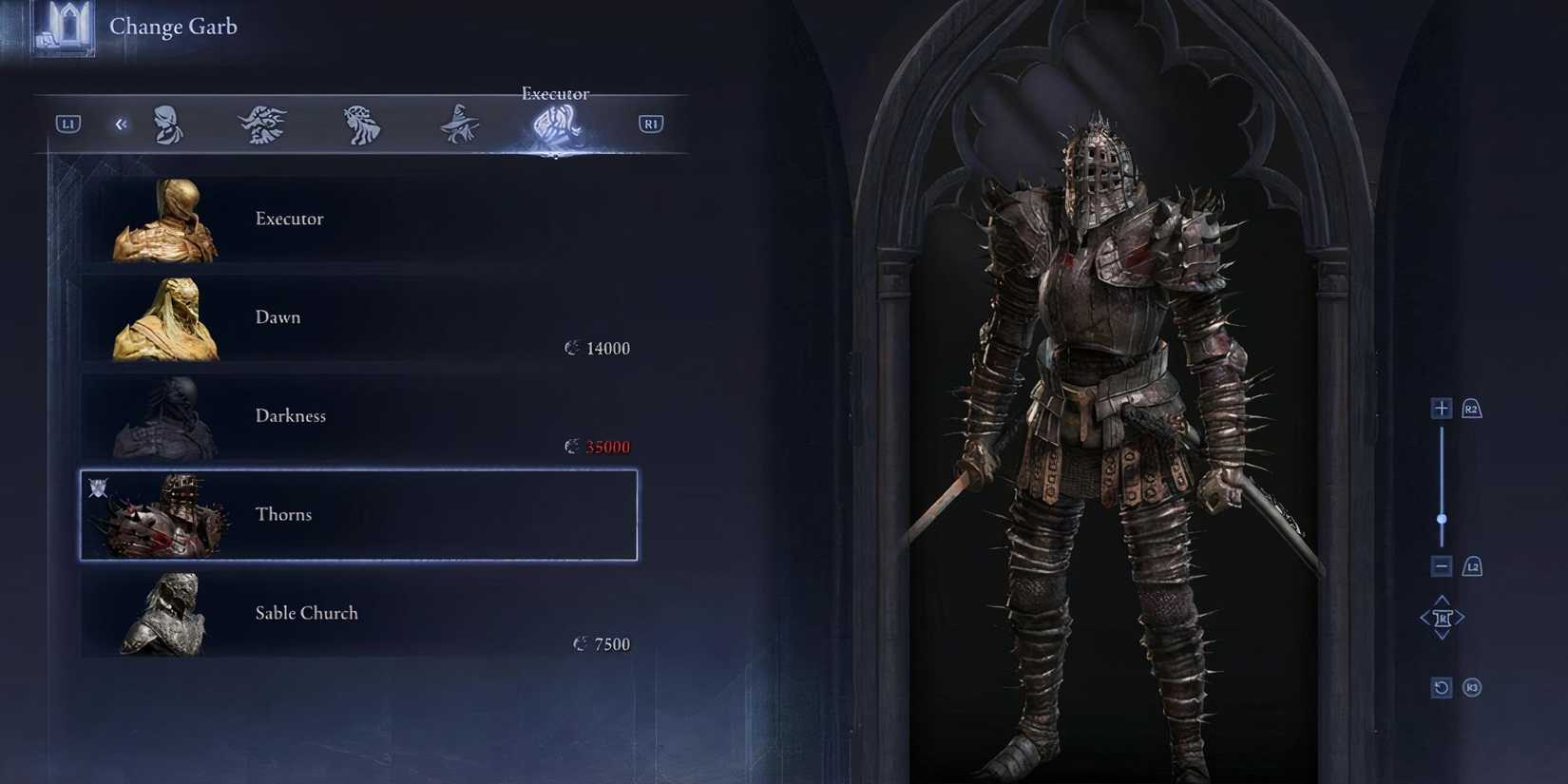Viewport: 1568px width, 784px height.
Task: Expand the Executor tab header label
Action: pos(555,93)
